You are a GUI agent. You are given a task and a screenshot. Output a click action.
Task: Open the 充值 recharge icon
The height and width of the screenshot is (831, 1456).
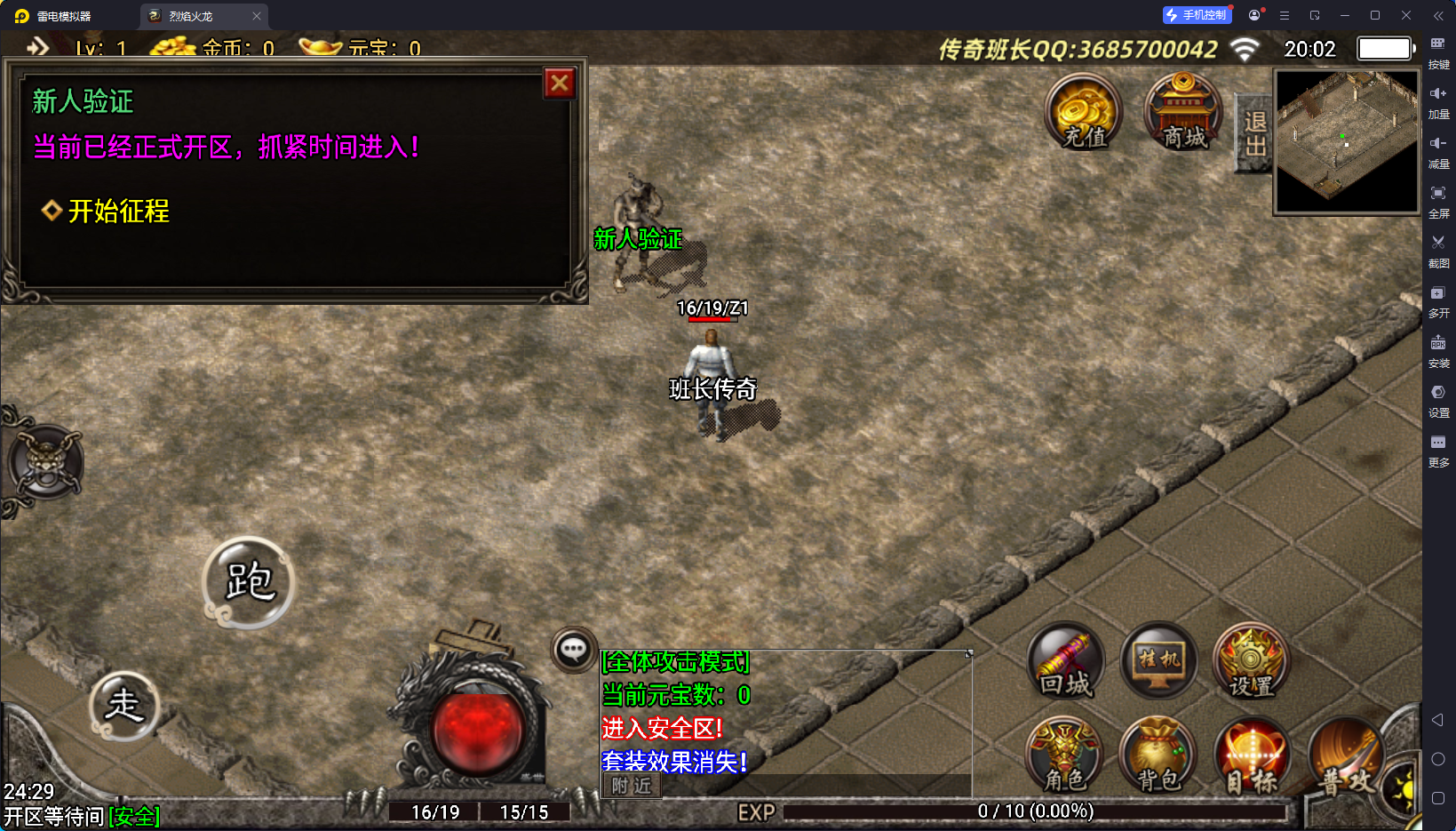1083,112
